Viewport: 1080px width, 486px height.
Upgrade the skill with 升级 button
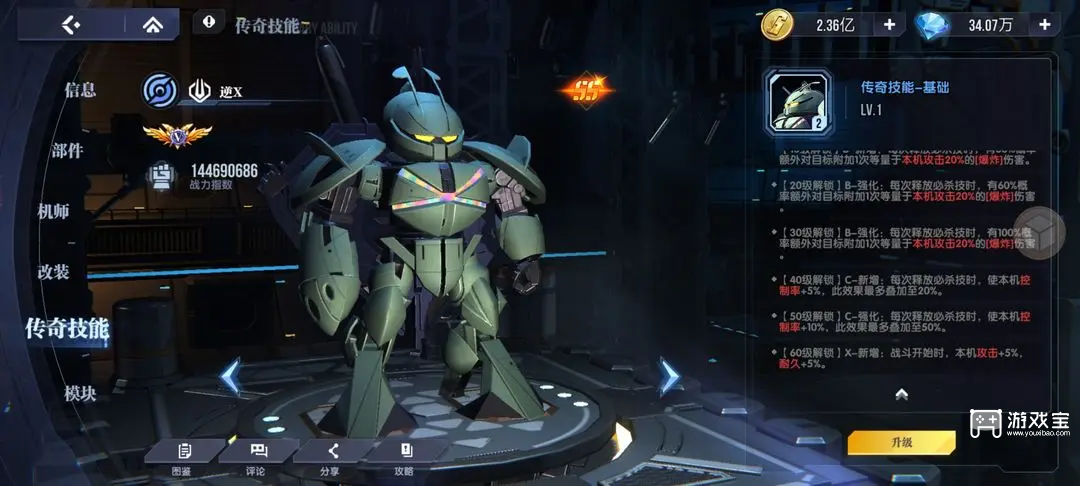[x=901, y=442]
